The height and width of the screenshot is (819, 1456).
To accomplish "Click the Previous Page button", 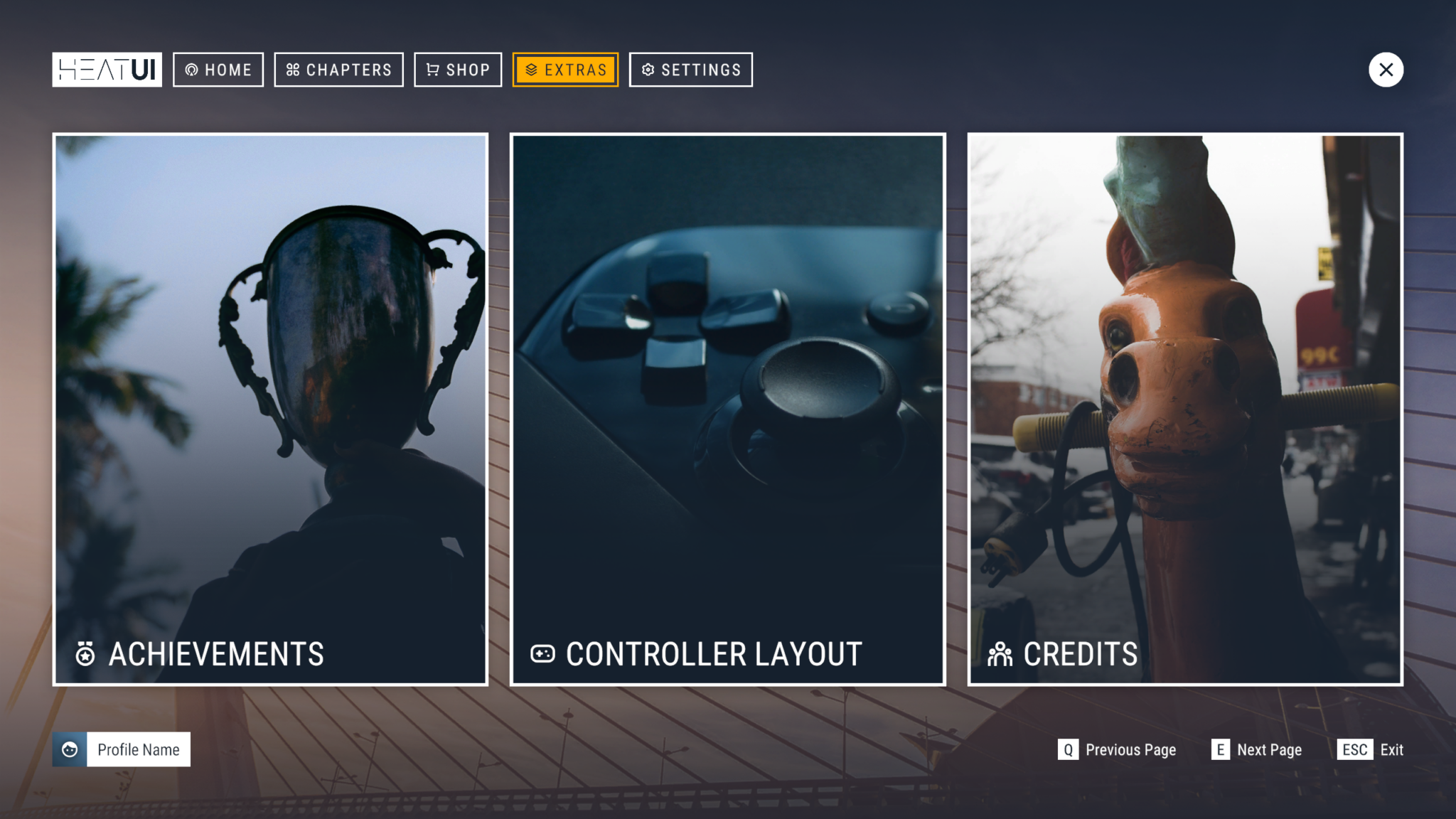I will 1118,749.
